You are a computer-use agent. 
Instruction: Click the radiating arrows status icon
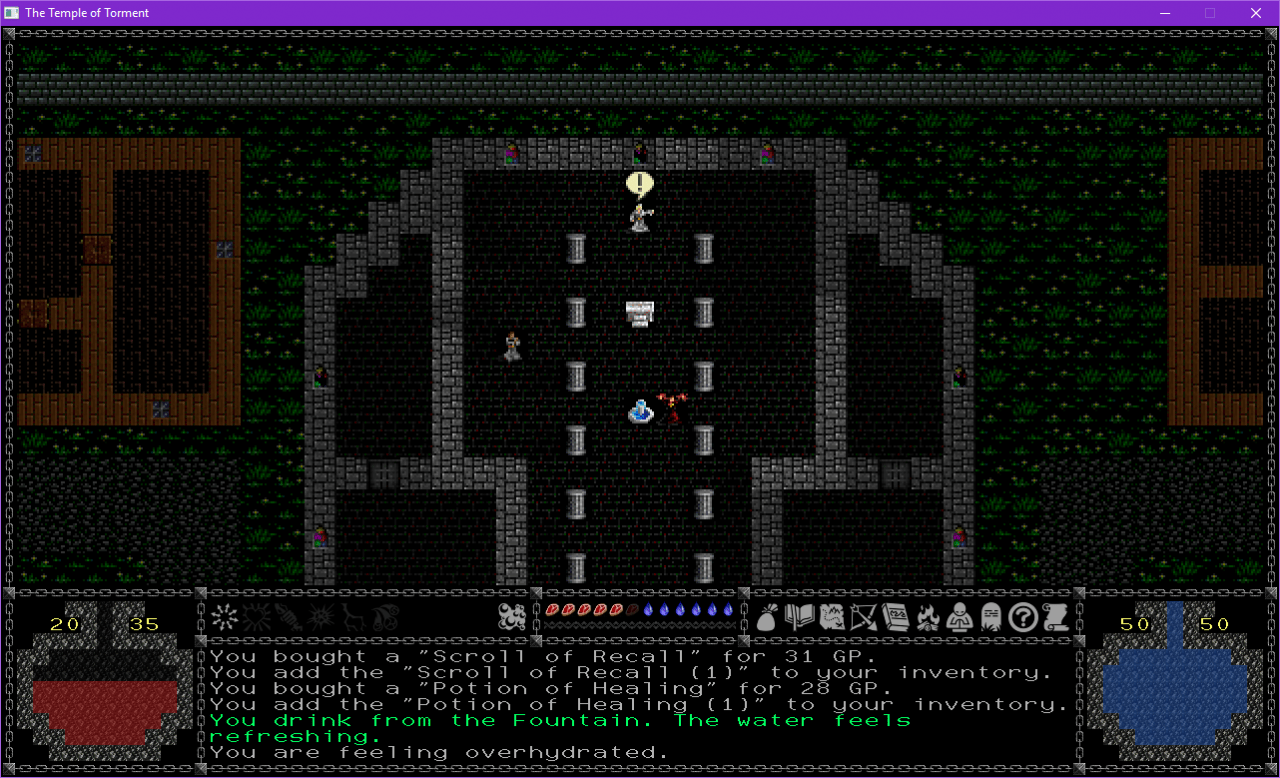224,617
